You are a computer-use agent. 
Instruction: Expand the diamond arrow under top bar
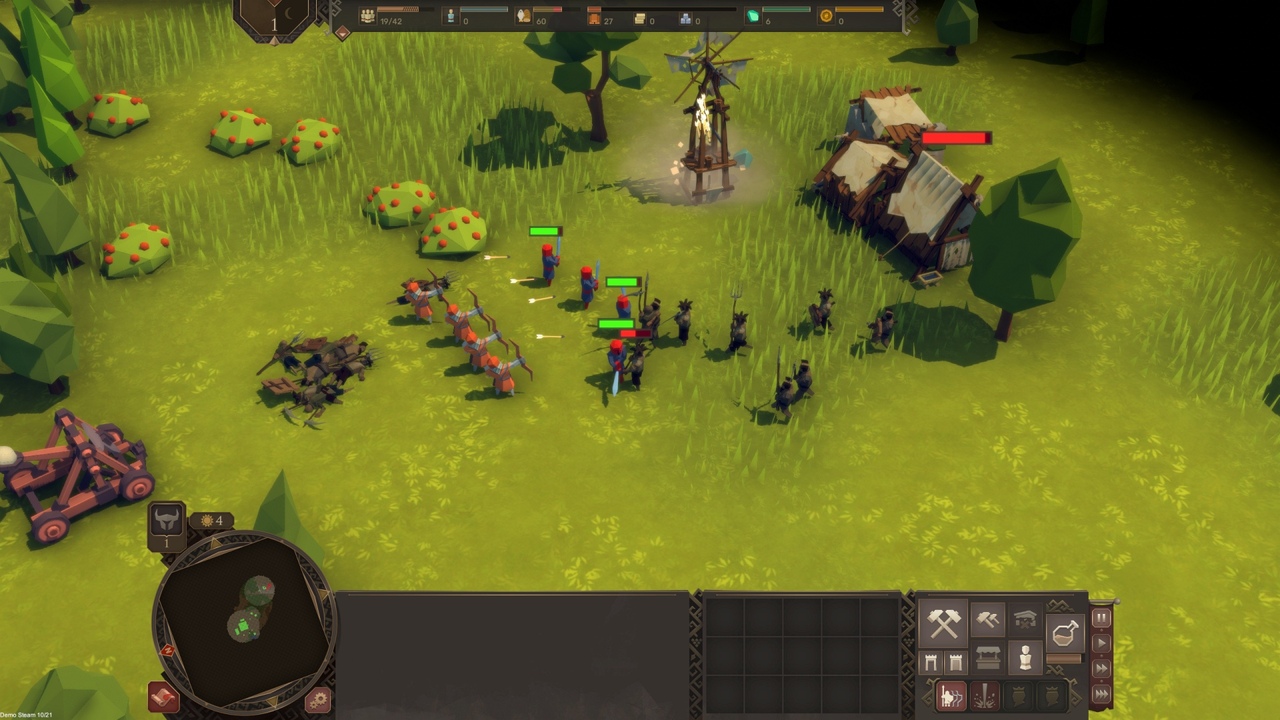[x=342, y=33]
